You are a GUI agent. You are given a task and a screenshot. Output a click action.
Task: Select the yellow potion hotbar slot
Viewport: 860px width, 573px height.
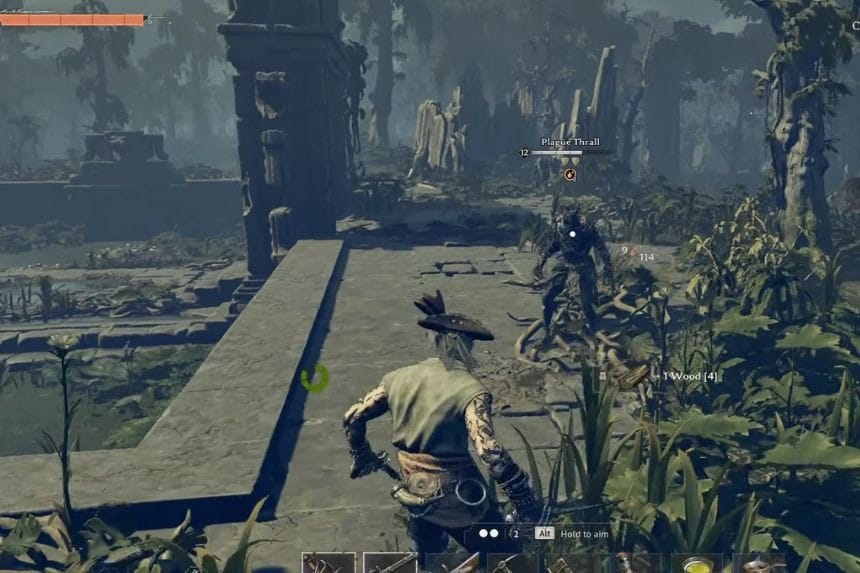(x=696, y=563)
